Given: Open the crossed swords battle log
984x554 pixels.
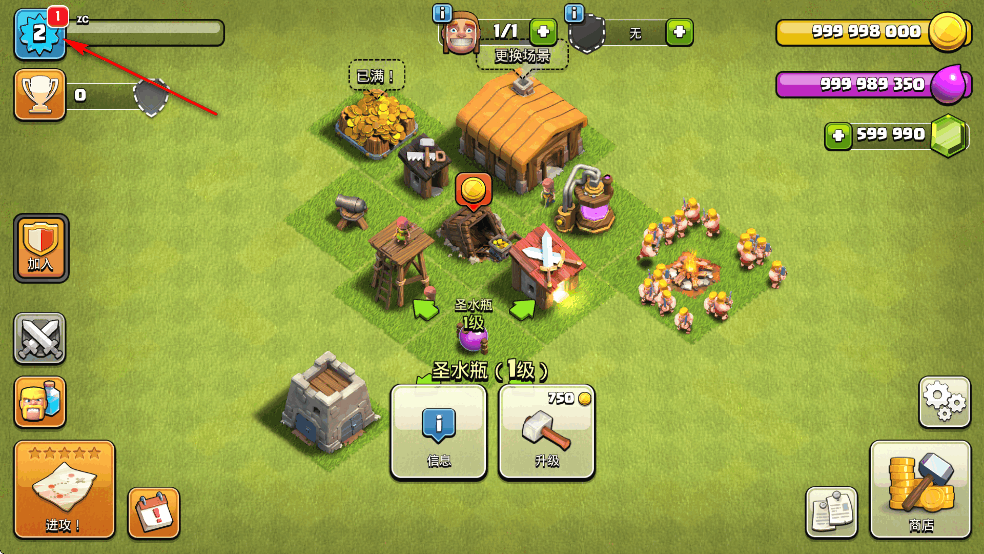Looking at the screenshot, I should [40, 338].
